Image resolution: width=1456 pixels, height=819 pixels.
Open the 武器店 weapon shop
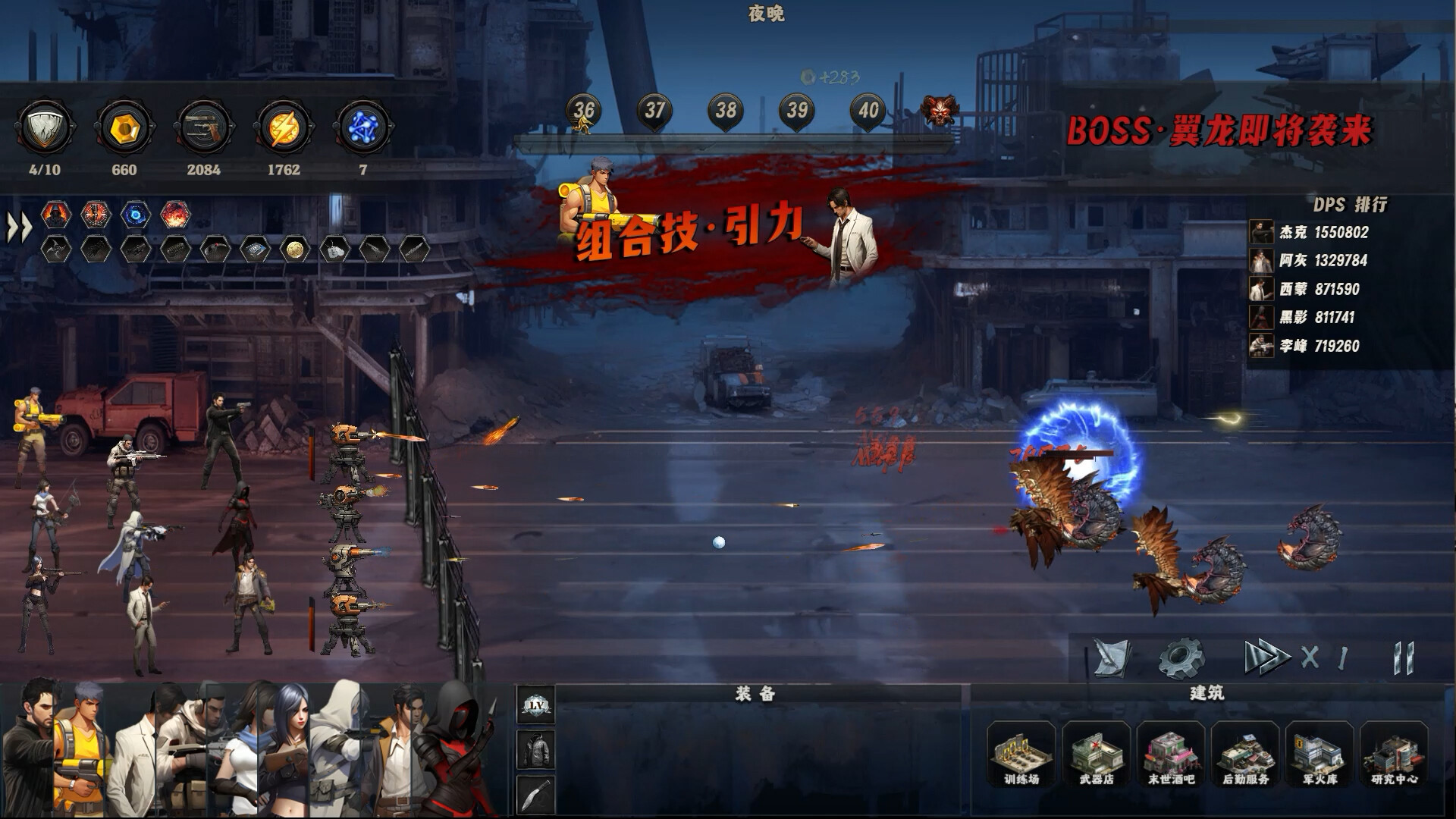coord(1096,755)
